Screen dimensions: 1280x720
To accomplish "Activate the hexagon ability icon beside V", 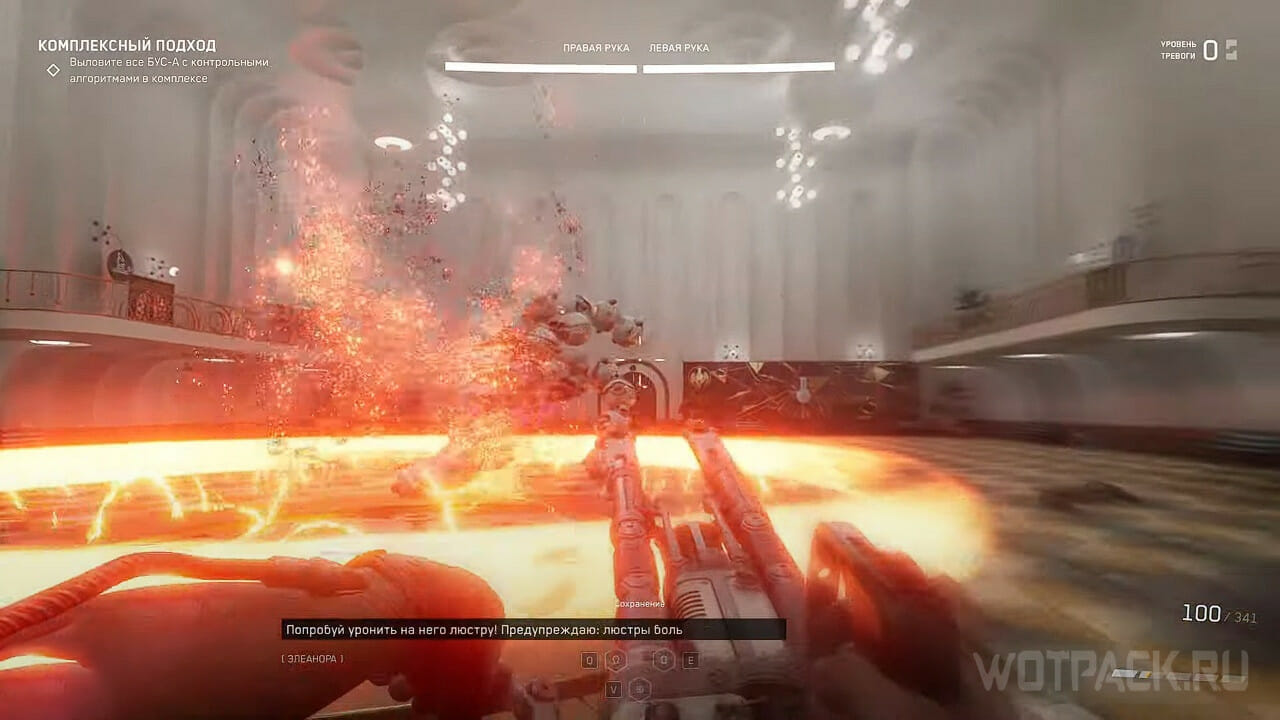I will (640, 688).
